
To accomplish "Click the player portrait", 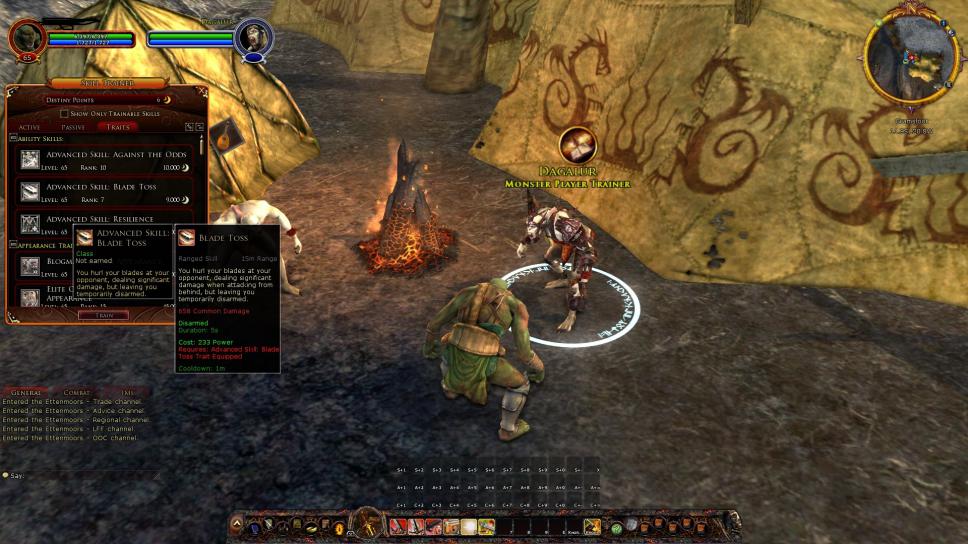I will point(27,38).
